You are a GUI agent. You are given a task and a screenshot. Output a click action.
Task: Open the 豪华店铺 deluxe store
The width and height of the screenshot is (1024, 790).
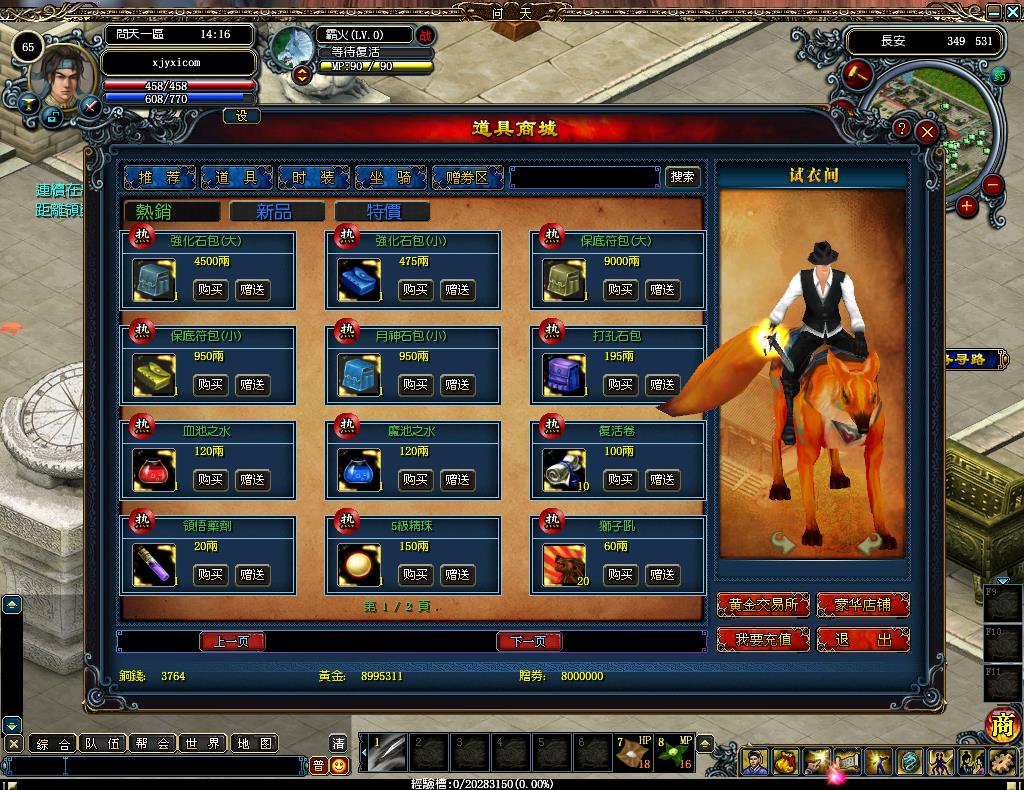[x=863, y=605]
